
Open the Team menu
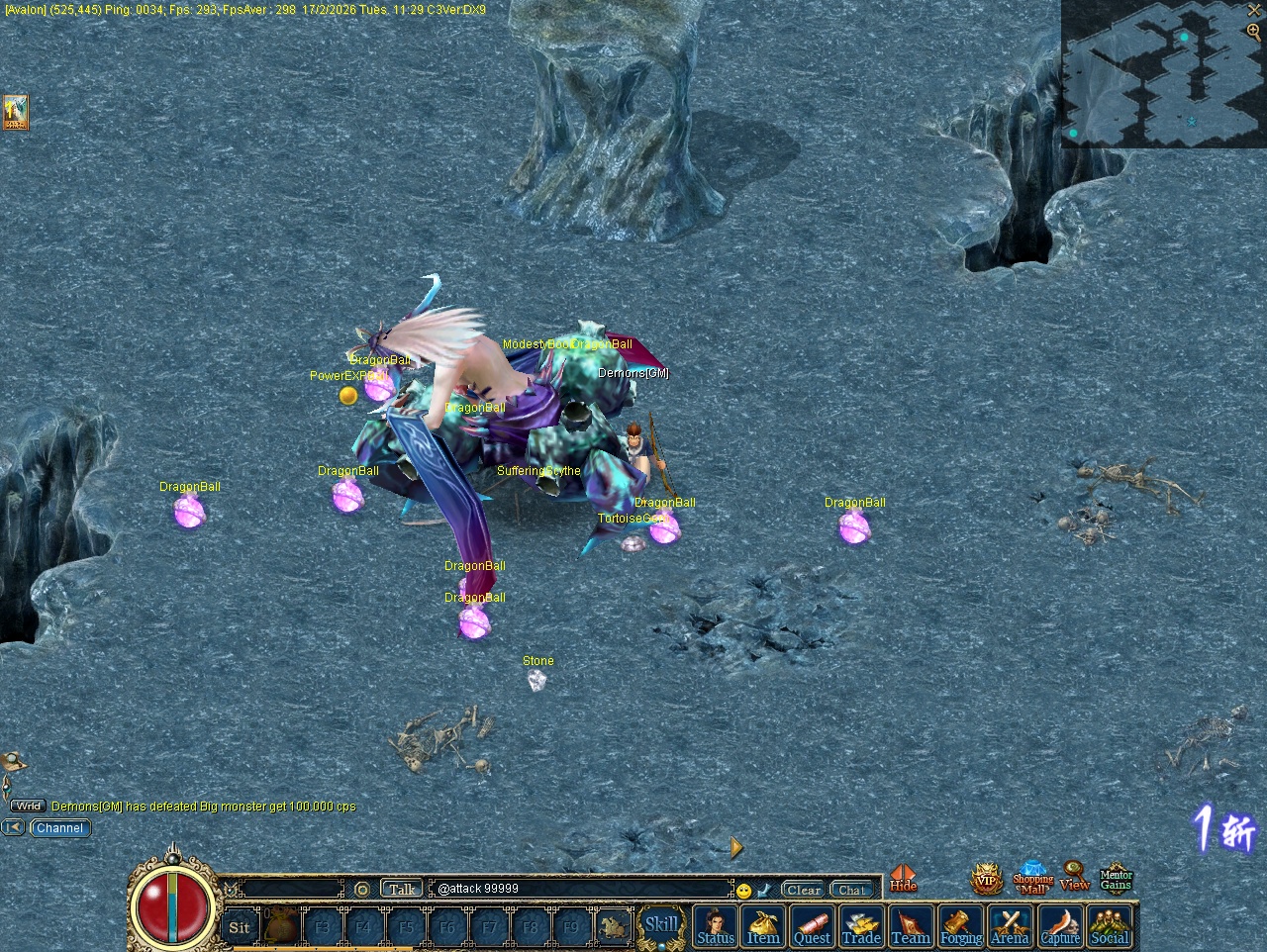pos(911,927)
